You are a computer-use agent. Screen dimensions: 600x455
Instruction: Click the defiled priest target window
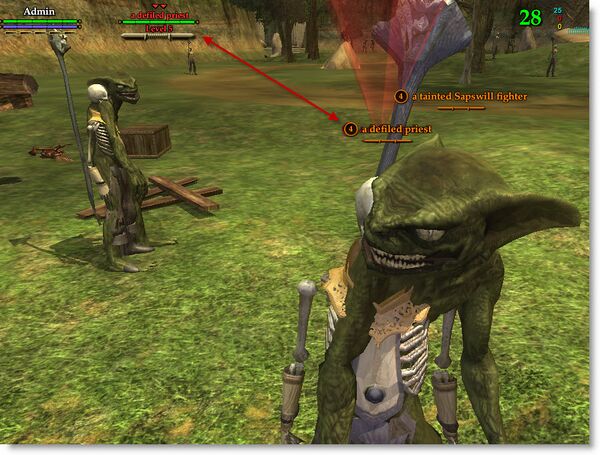159,23
